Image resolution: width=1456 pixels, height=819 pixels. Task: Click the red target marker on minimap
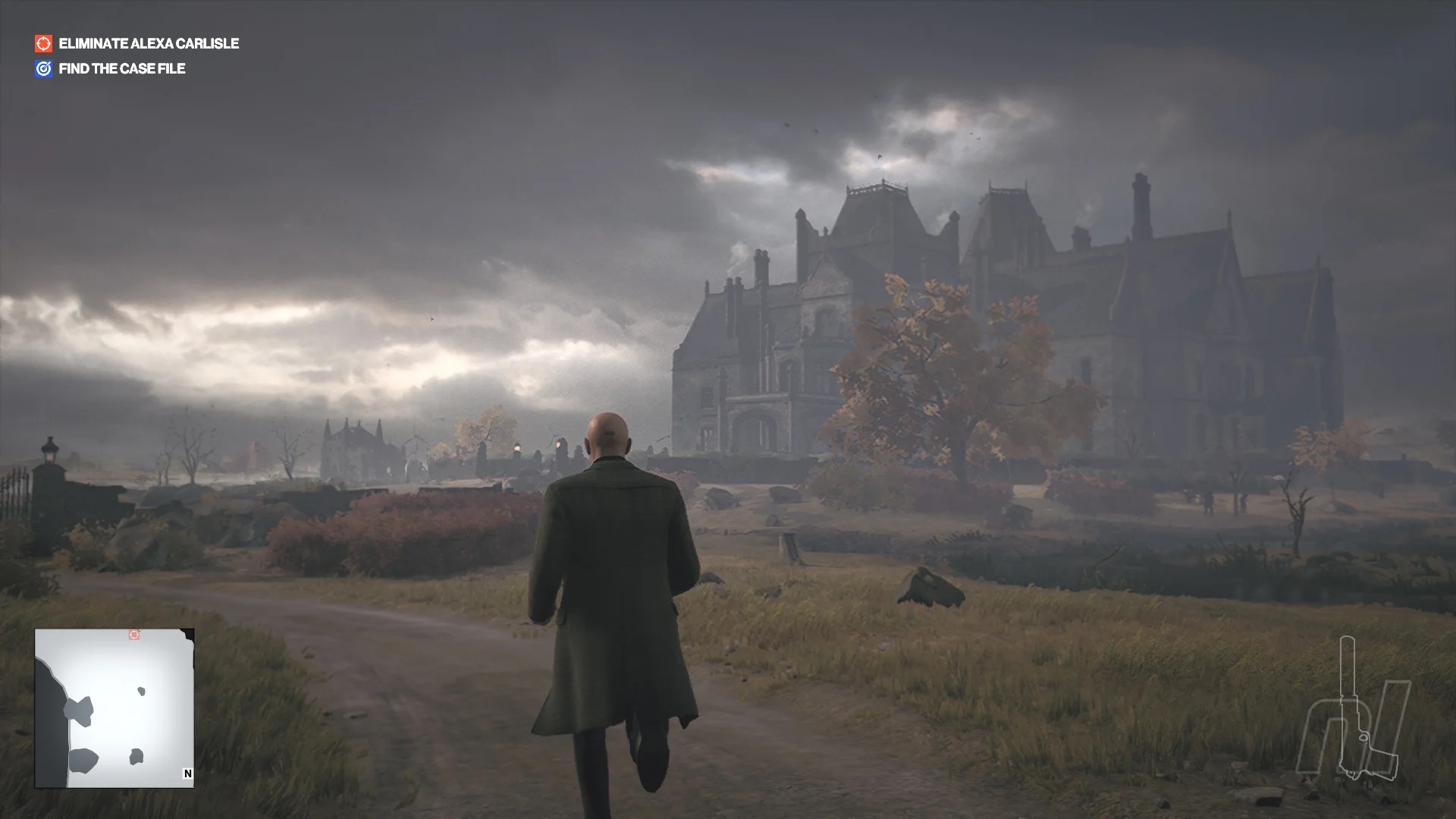coord(134,635)
